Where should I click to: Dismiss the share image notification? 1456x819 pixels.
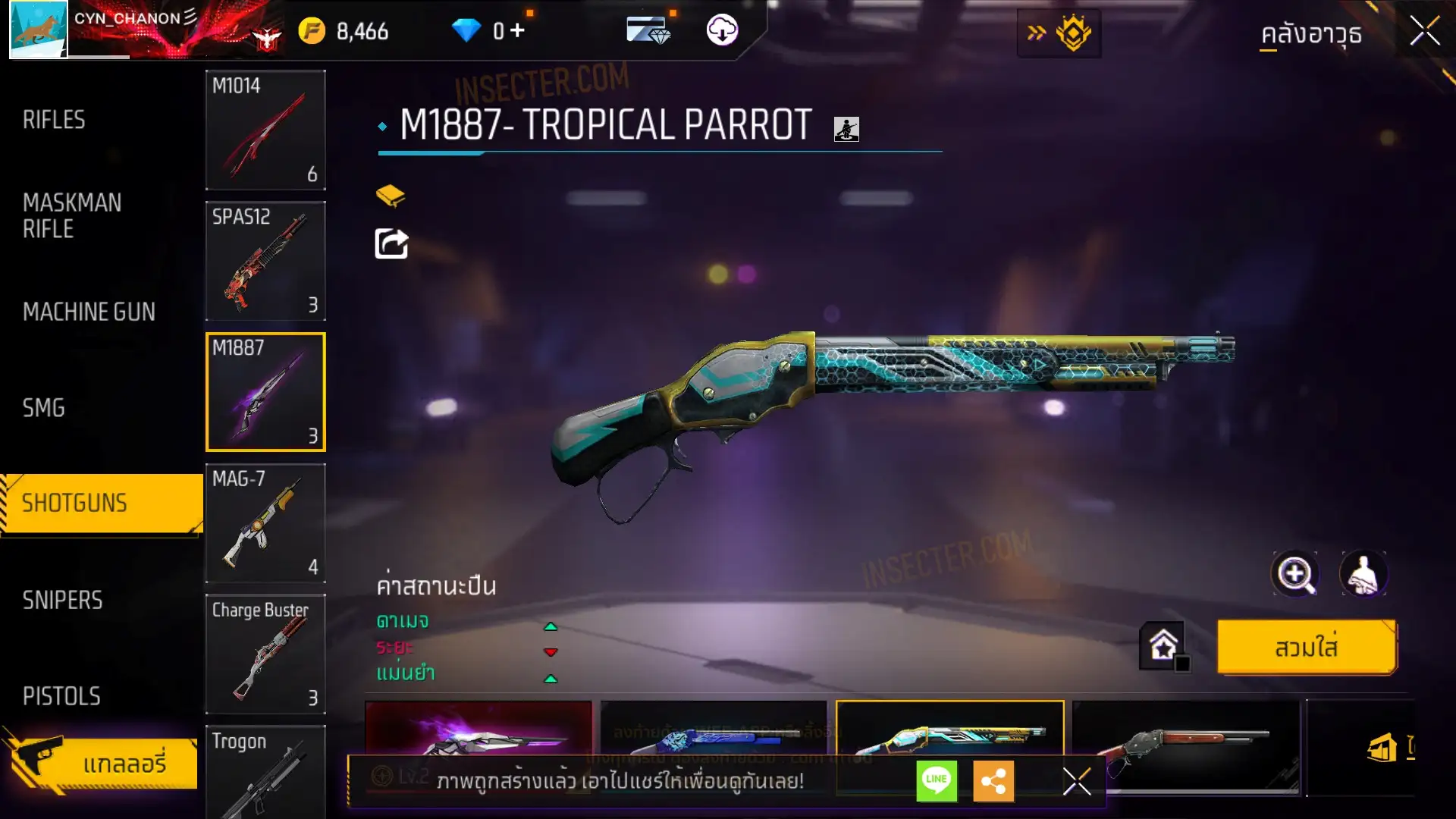1076,781
